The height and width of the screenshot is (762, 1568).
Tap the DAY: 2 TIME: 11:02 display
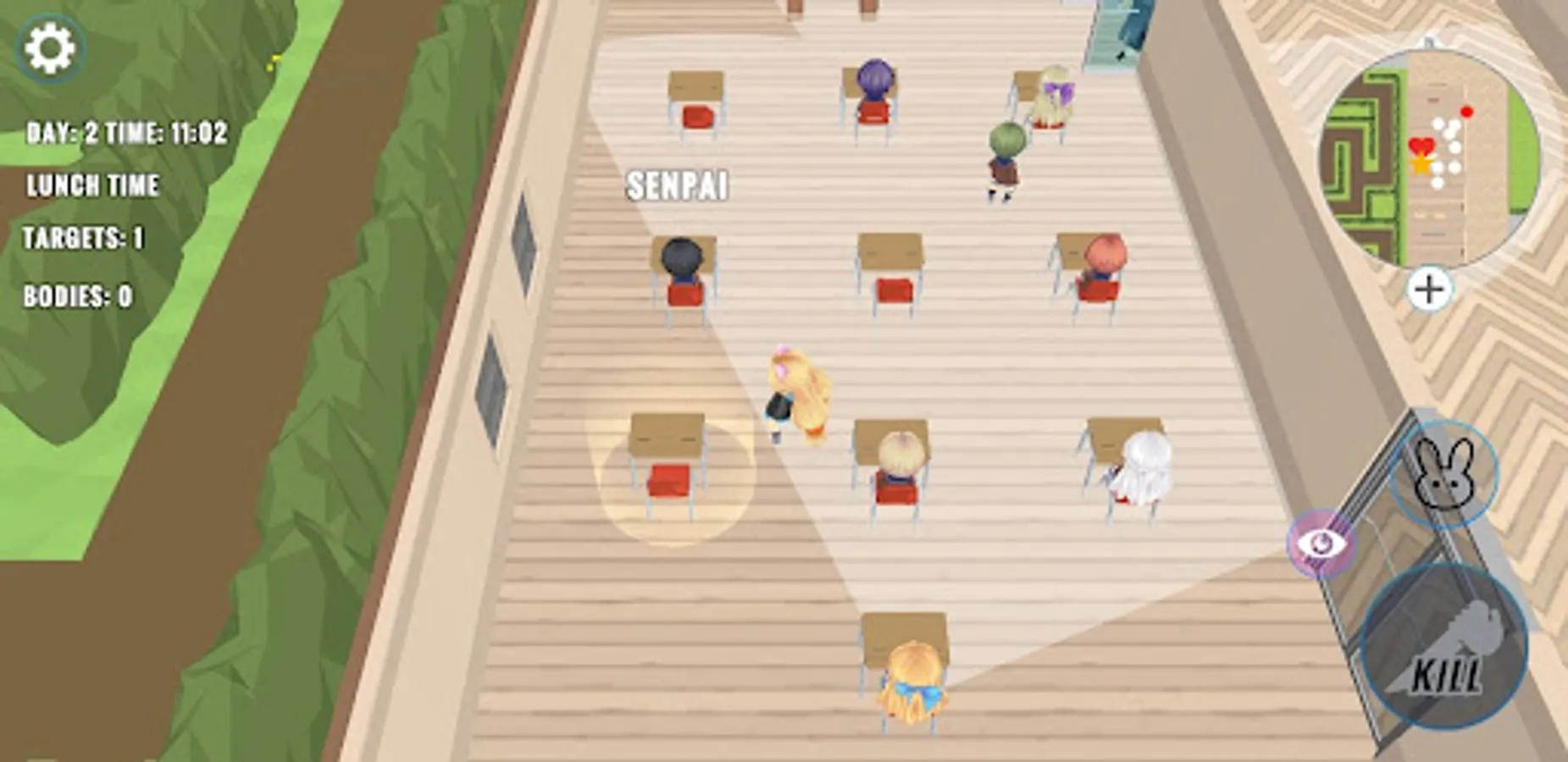click(x=127, y=131)
